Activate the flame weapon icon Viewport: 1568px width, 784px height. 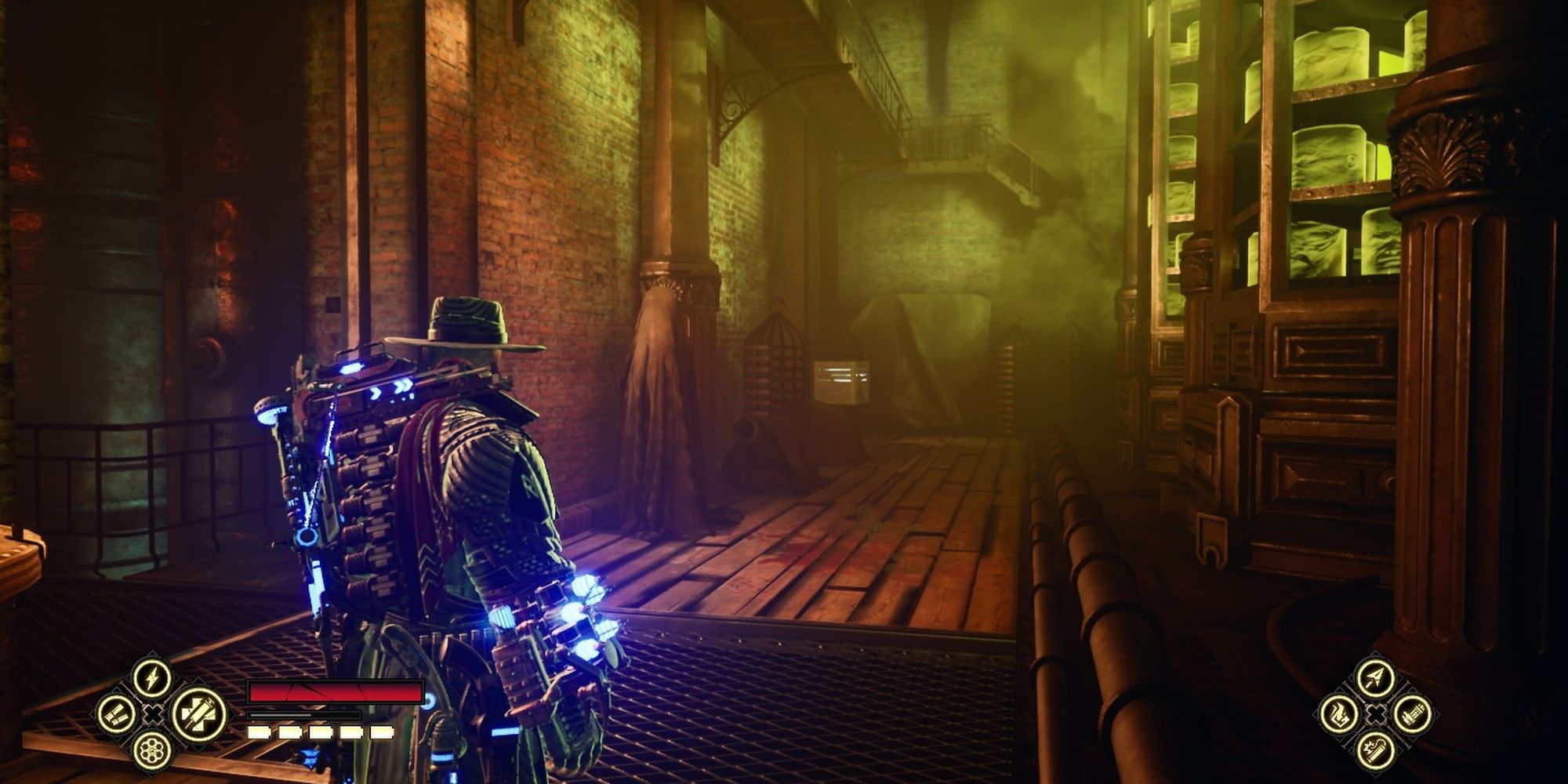pyautogui.click(x=1338, y=714)
